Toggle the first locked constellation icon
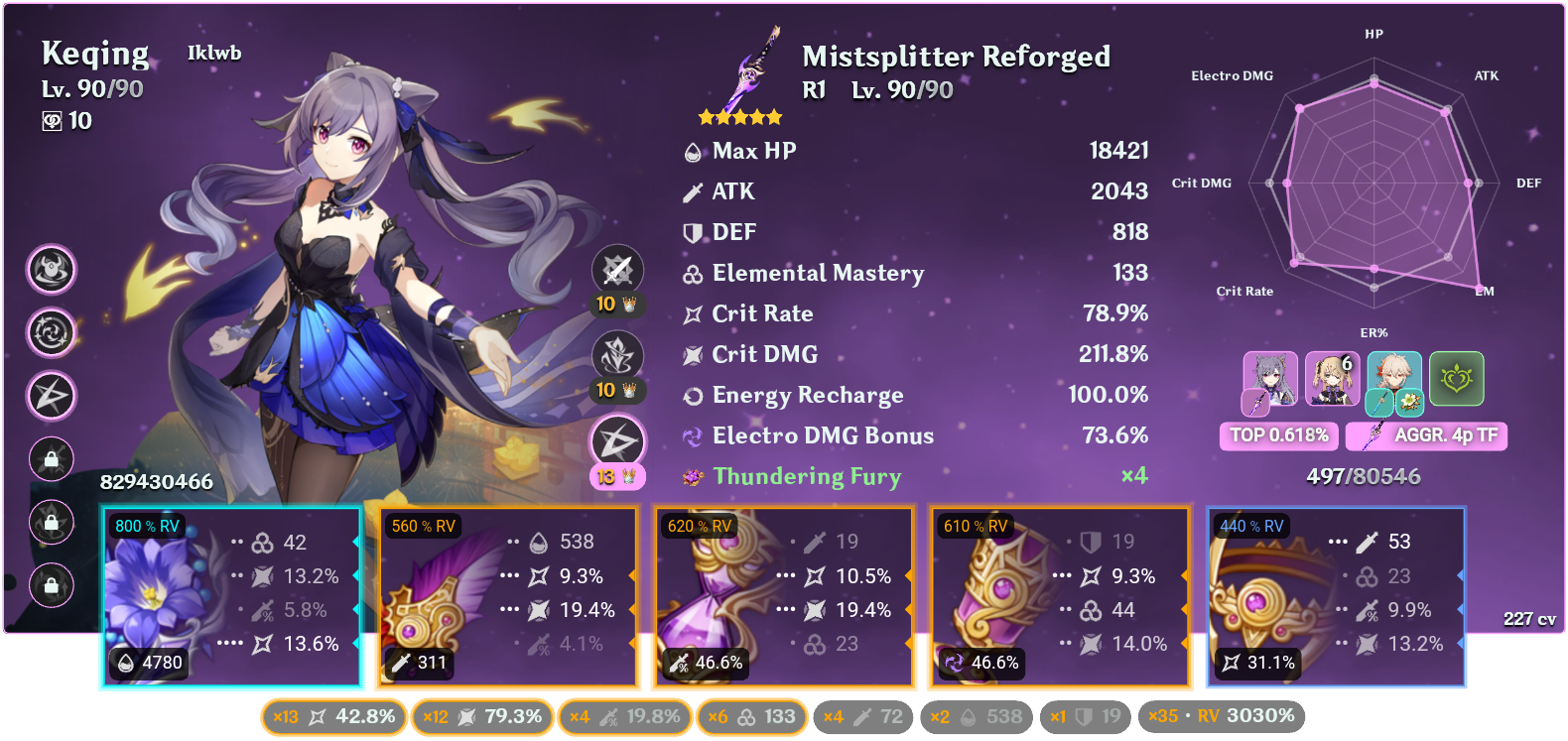The width and height of the screenshot is (1568, 741). pyautogui.click(x=51, y=459)
